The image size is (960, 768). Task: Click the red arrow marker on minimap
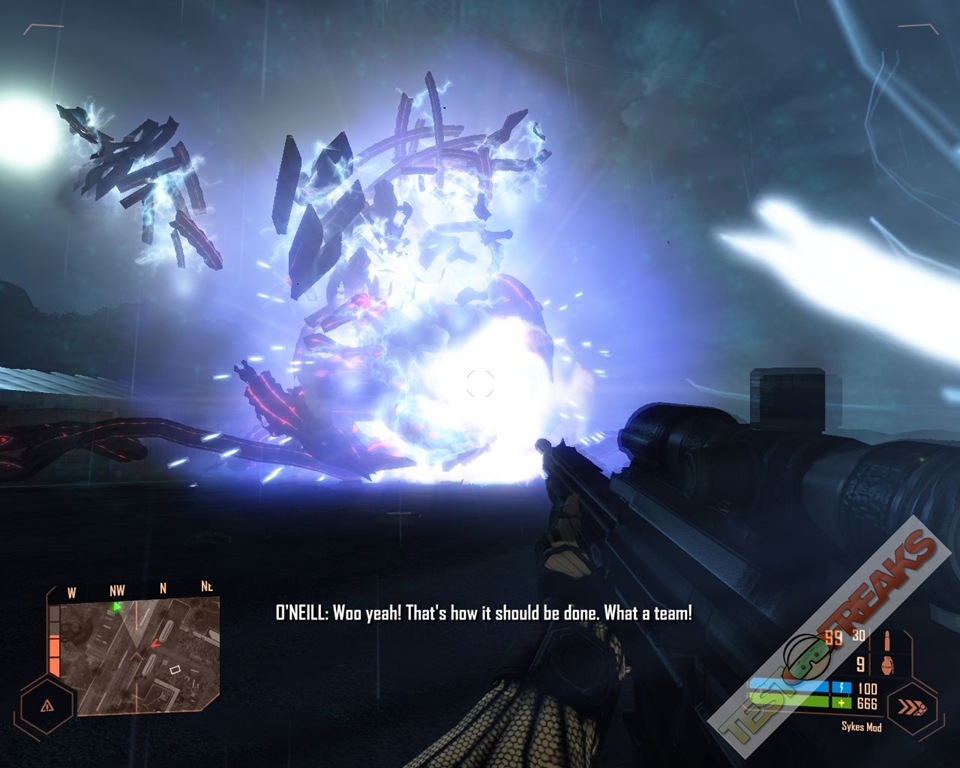[154, 645]
